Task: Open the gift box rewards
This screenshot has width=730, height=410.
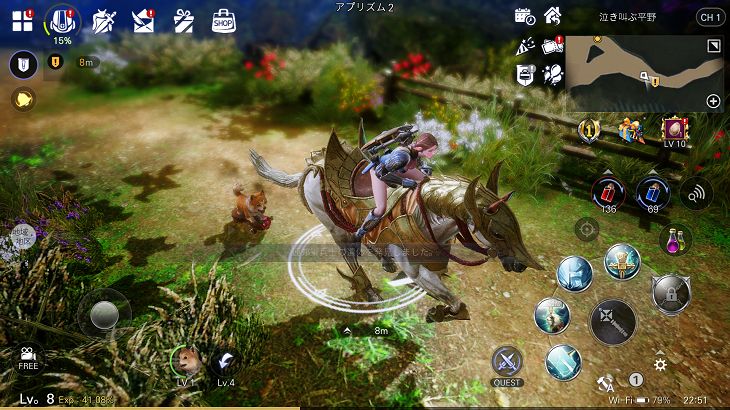Action: click(183, 21)
